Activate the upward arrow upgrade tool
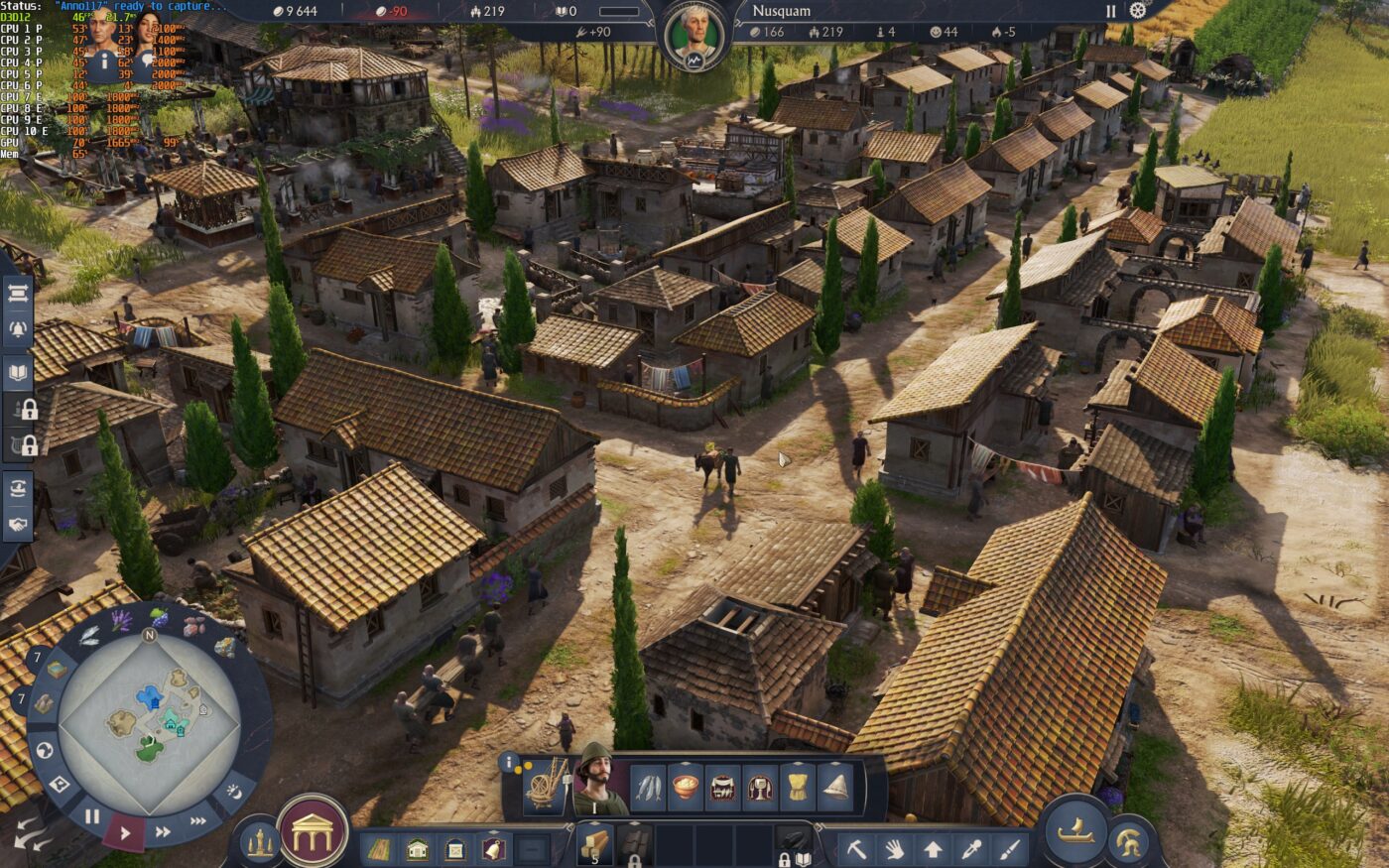Image resolution: width=1389 pixels, height=868 pixels. [x=934, y=848]
